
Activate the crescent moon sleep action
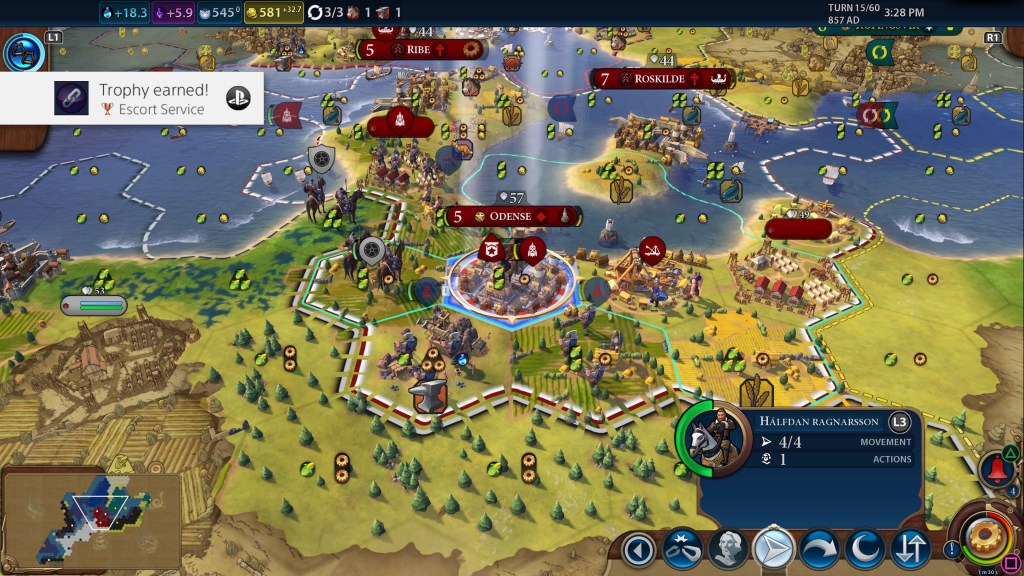pos(864,549)
